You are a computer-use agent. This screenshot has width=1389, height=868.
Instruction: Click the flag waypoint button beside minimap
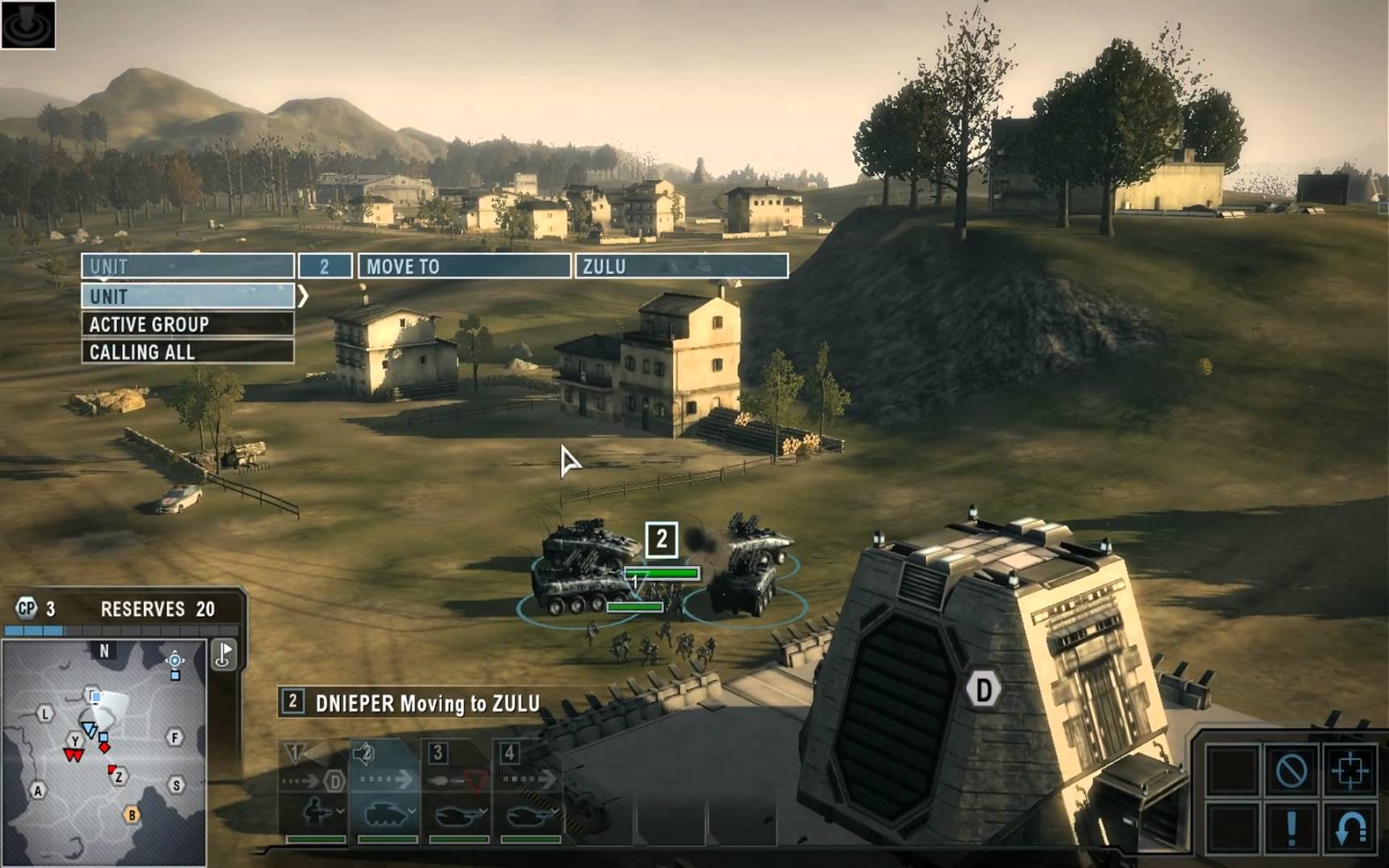pos(223,654)
